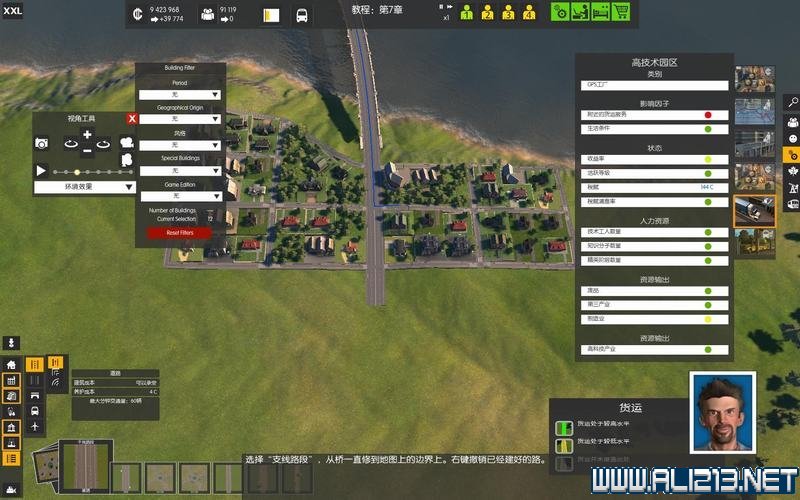Image resolution: width=800 pixels, height=500 pixels.
Task: Open the environment effects dropdown
Action: 85,187
